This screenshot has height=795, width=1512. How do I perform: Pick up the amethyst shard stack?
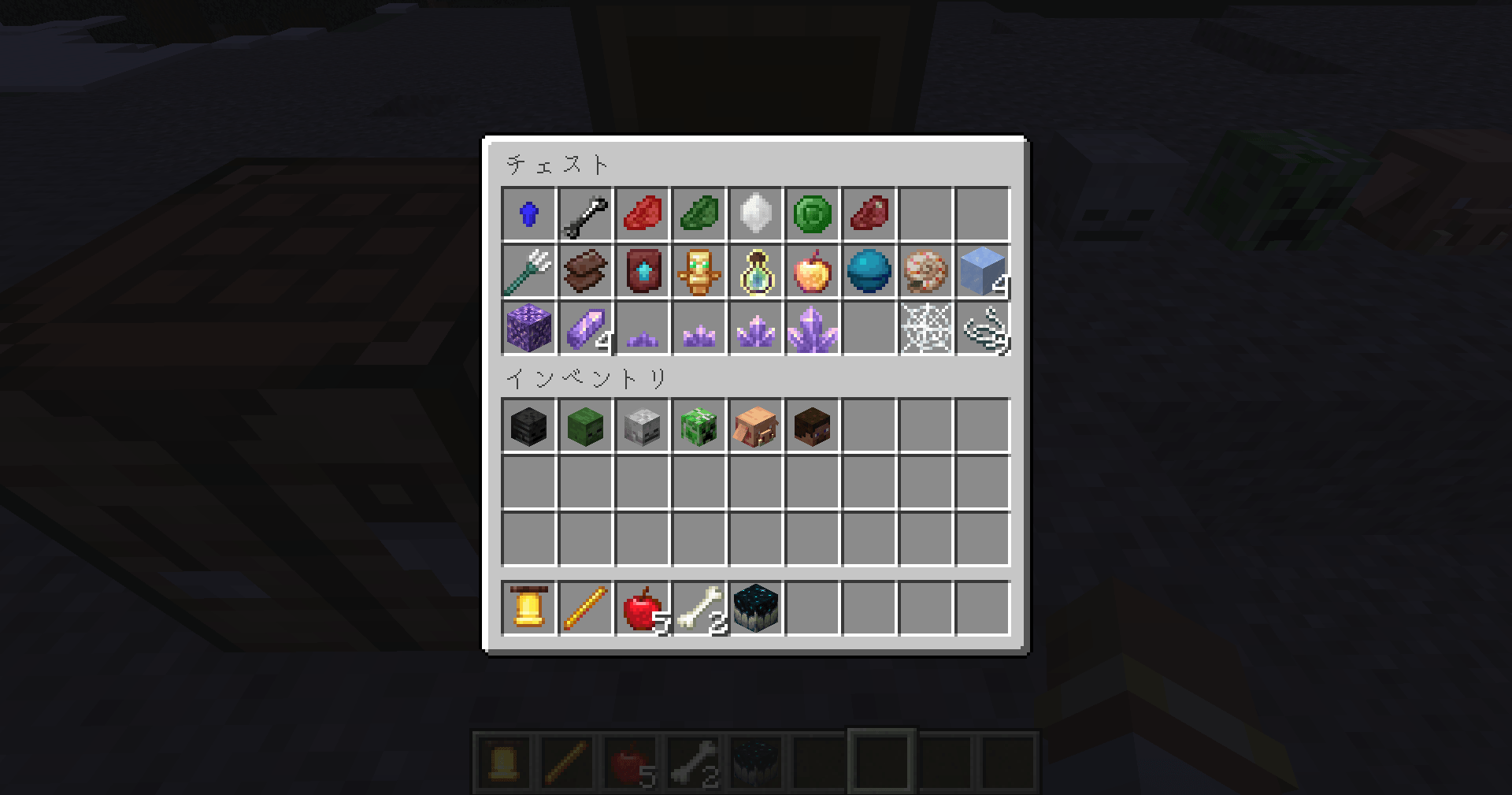[585, 329]
